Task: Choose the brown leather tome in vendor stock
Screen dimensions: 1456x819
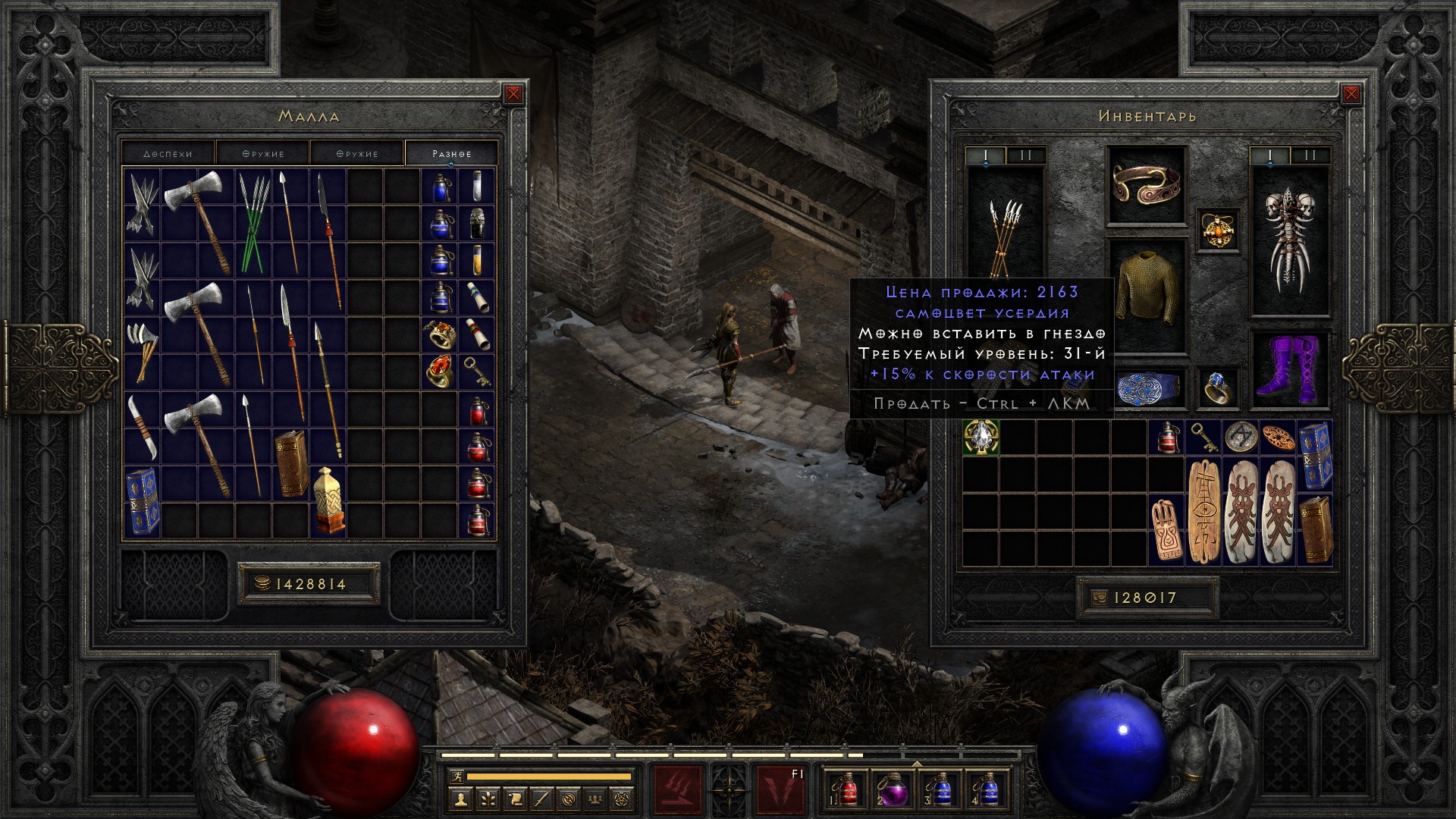Action: point(291,463)
